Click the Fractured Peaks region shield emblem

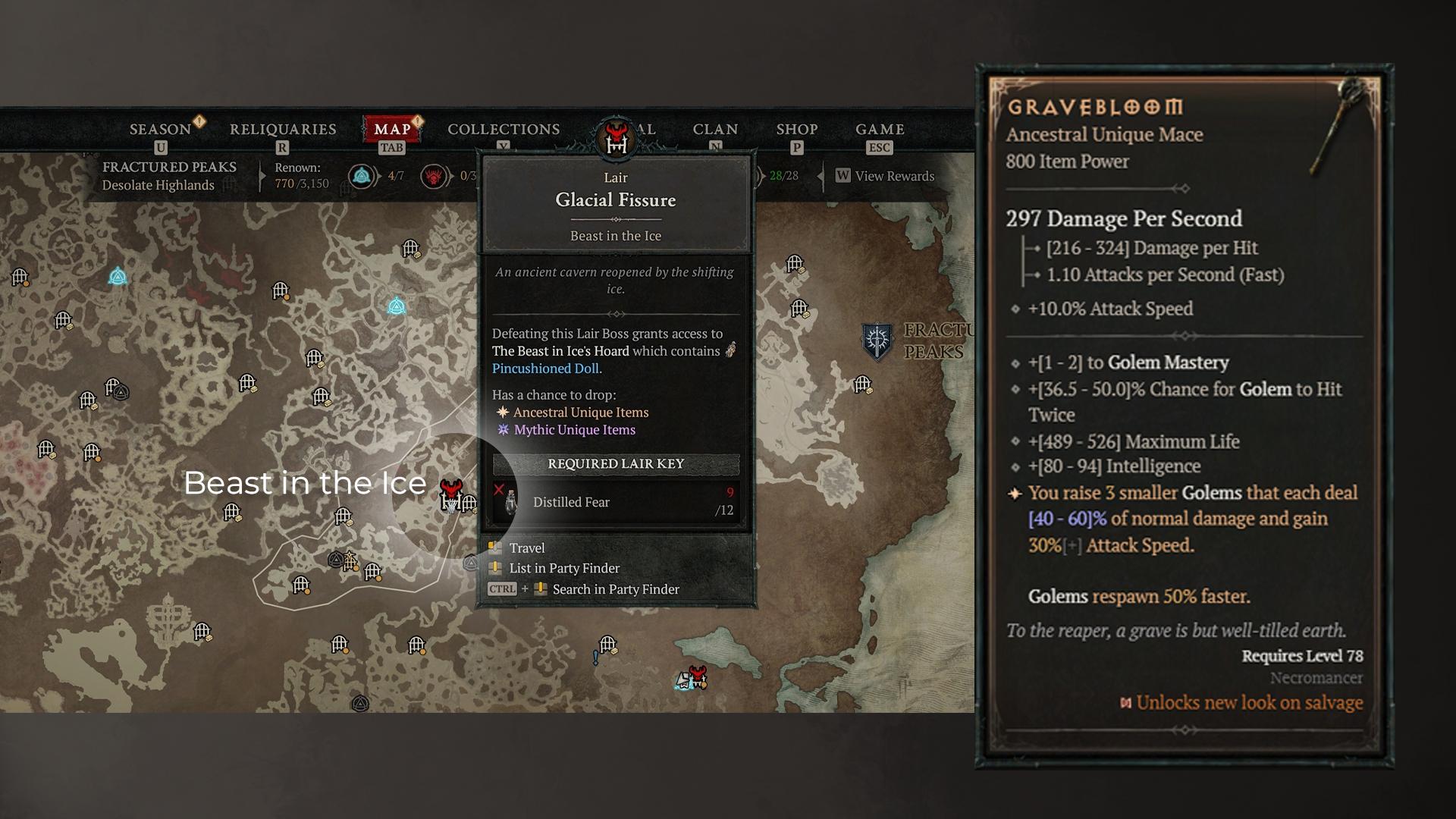pos(877,340)
